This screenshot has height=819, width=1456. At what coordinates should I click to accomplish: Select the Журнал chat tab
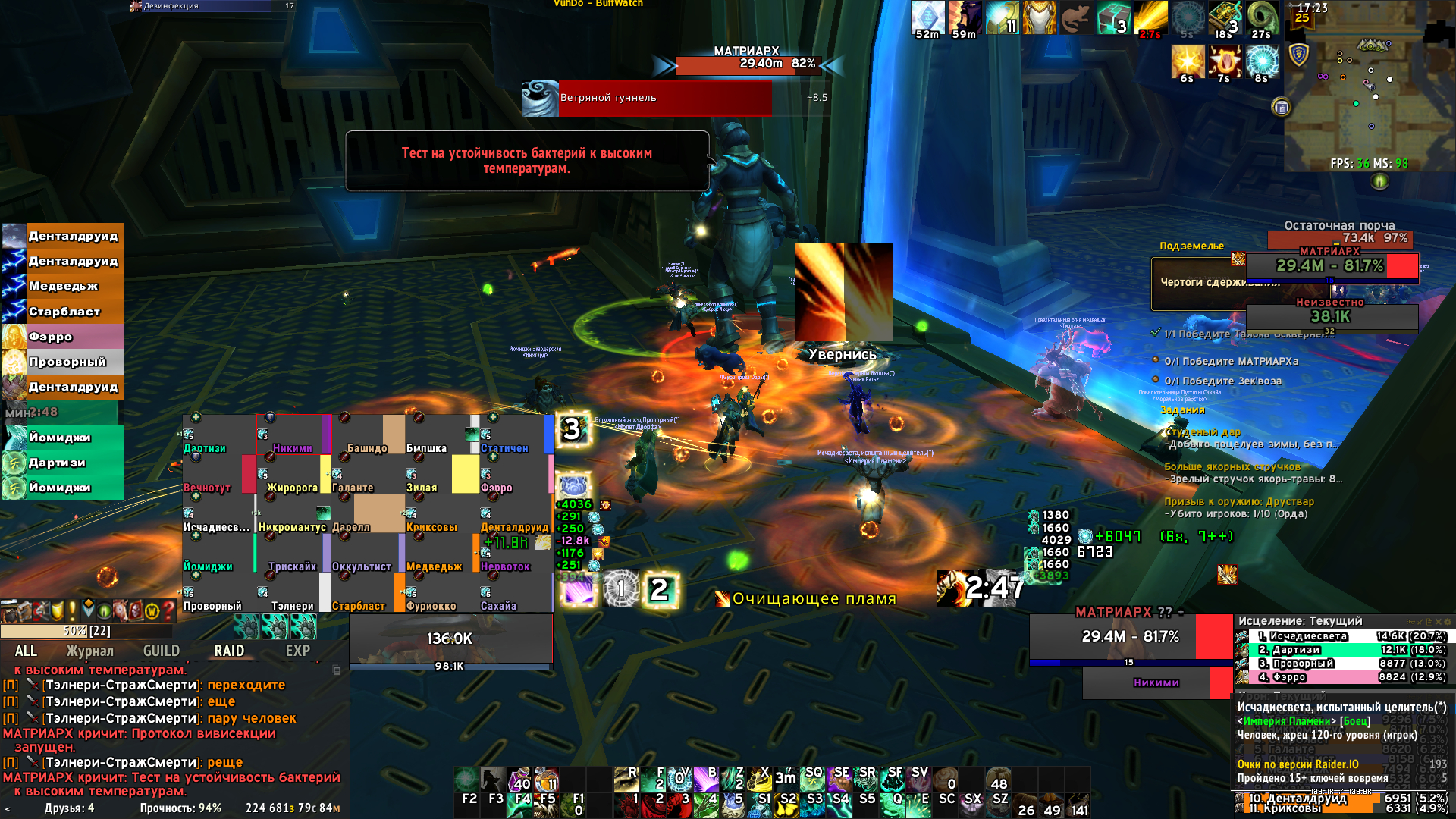pos(89,651)
